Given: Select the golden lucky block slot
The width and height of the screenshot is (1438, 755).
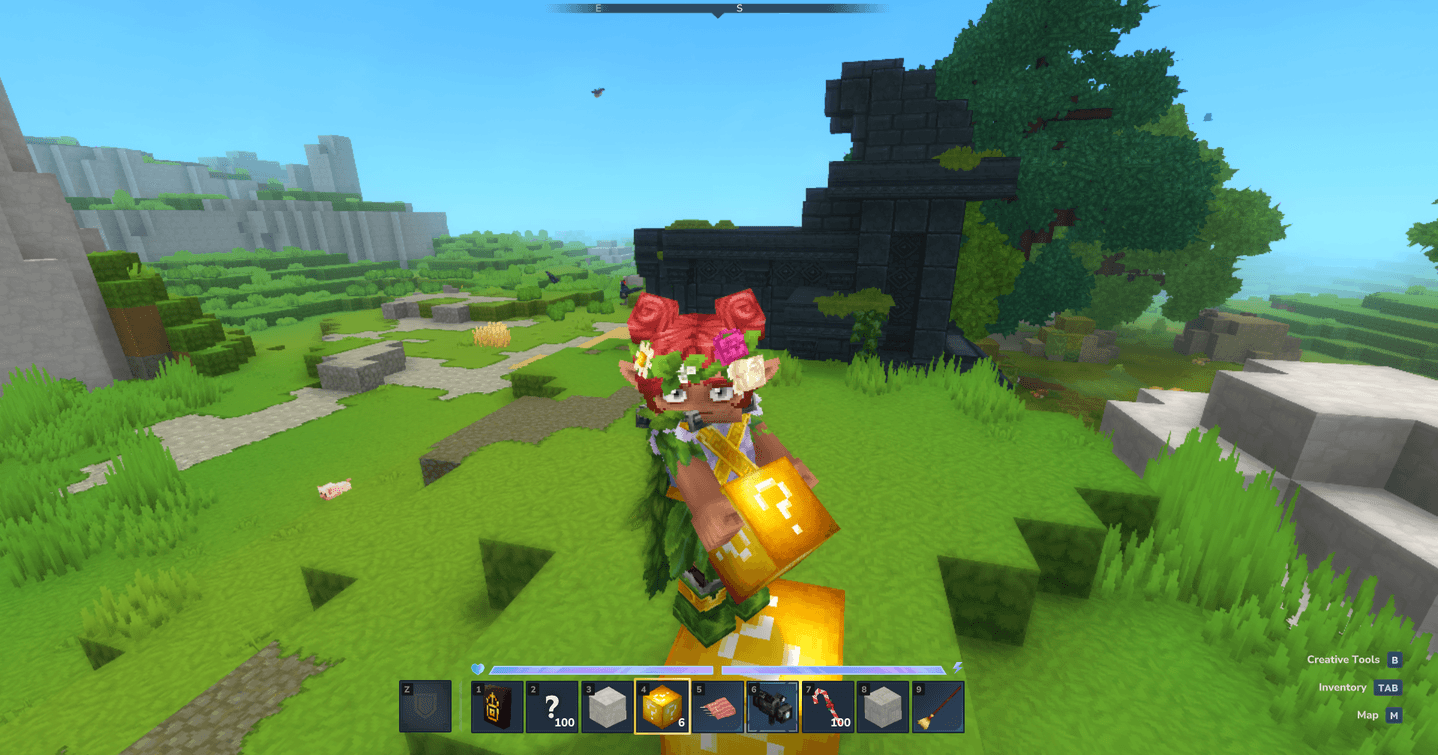Looking at the screenshot, I should pyautogui.click(x=662, y=707).
